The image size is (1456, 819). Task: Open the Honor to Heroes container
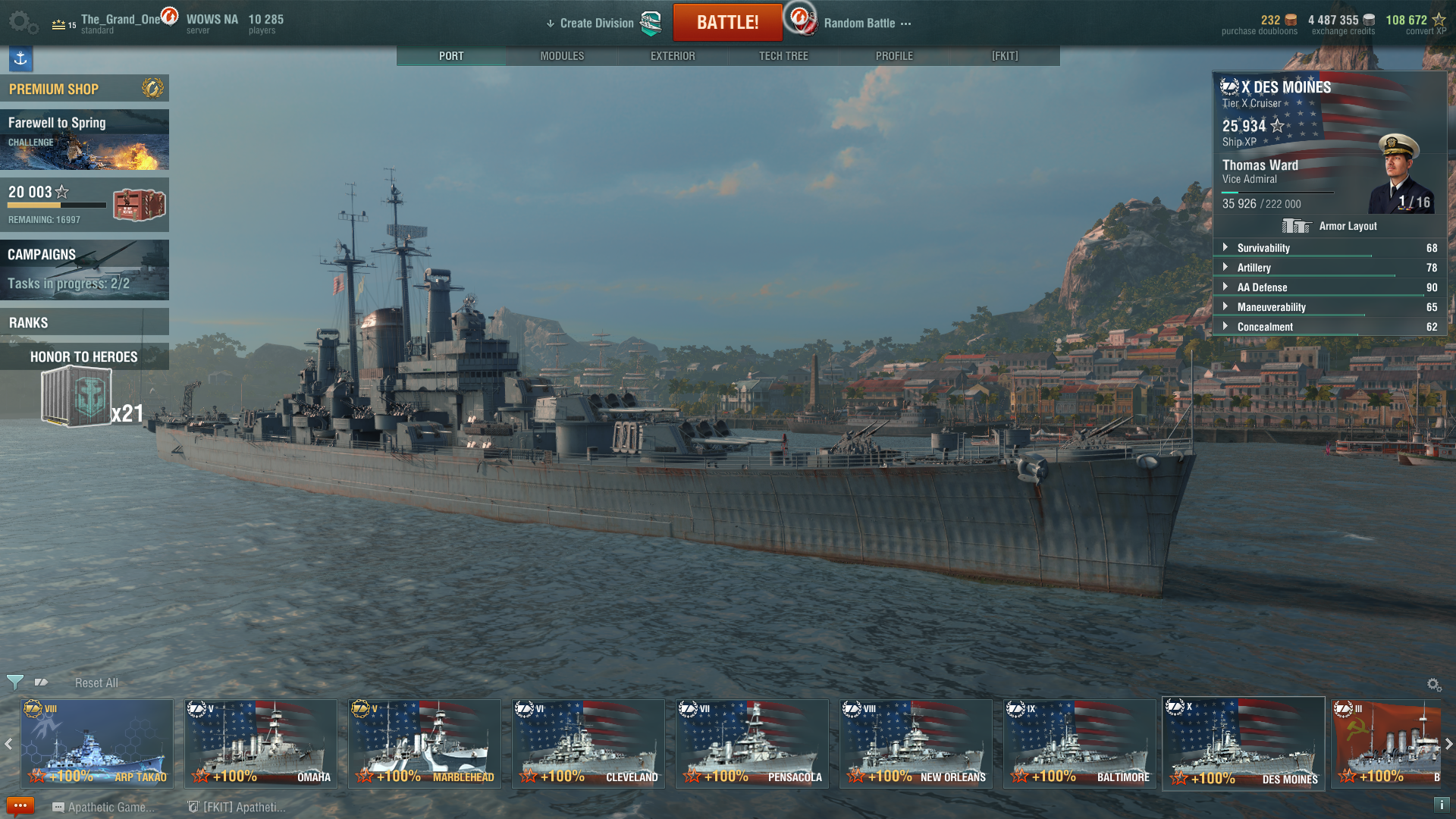(78, 396)
